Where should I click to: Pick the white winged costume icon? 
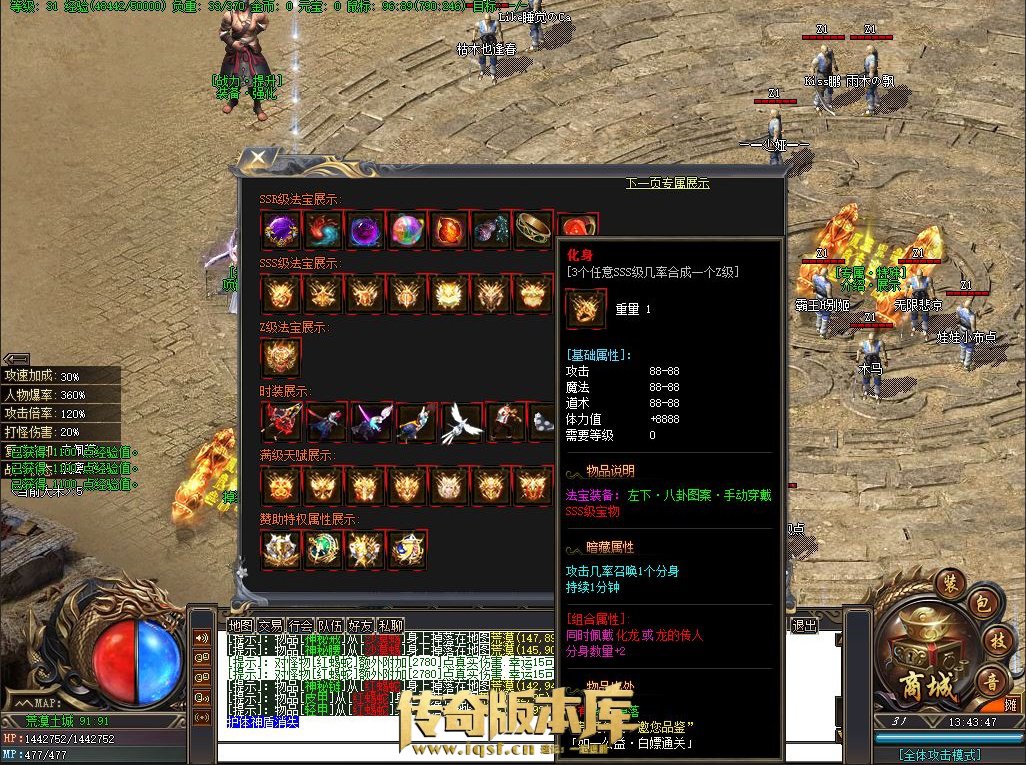point(463,422)
